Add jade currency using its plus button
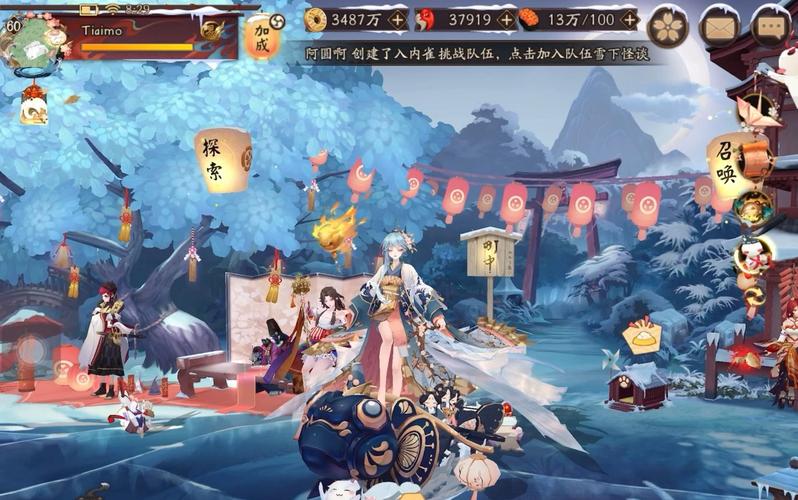 coord(506,19)
